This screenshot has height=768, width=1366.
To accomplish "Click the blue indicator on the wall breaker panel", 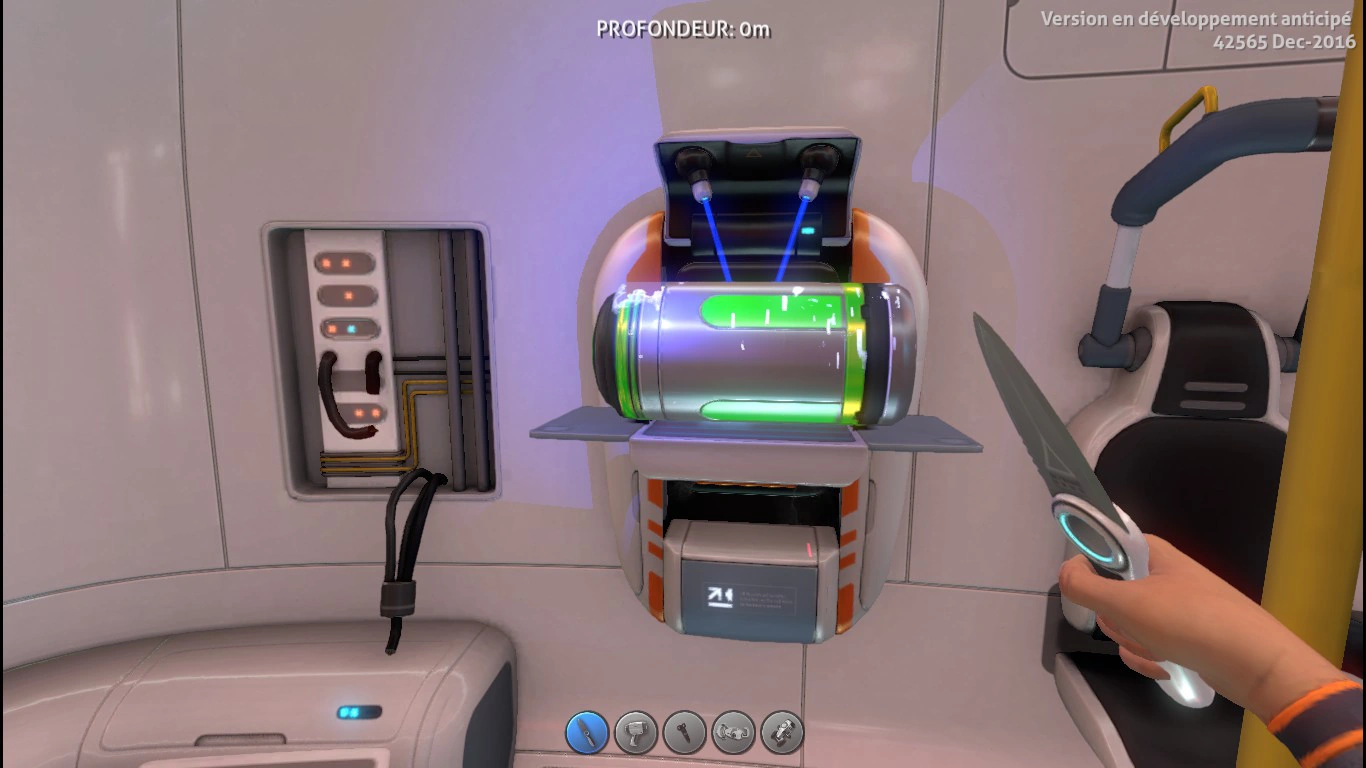I will pyautogui.click(x=352, y=328).
